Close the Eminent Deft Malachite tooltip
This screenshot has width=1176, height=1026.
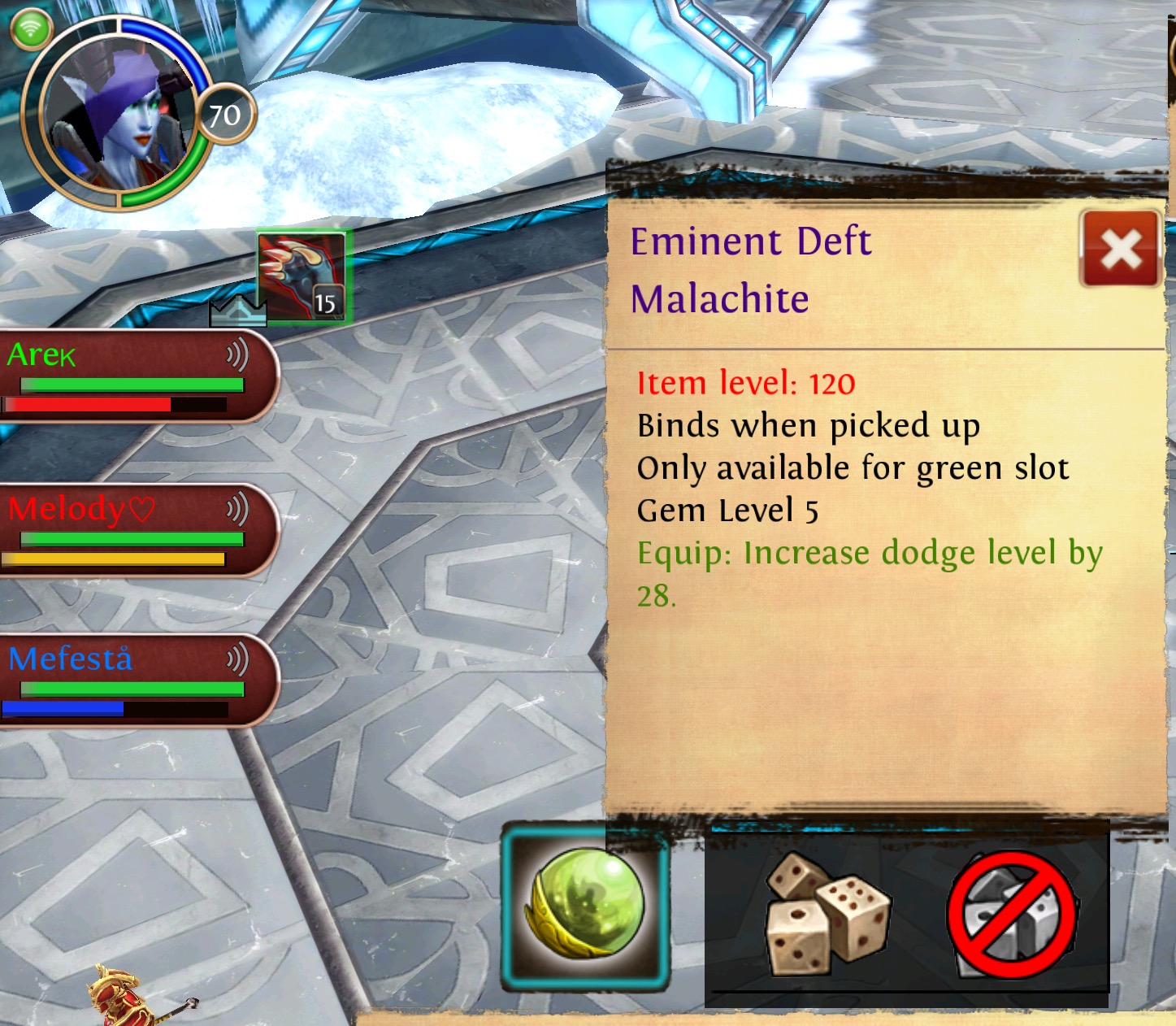1120,249
